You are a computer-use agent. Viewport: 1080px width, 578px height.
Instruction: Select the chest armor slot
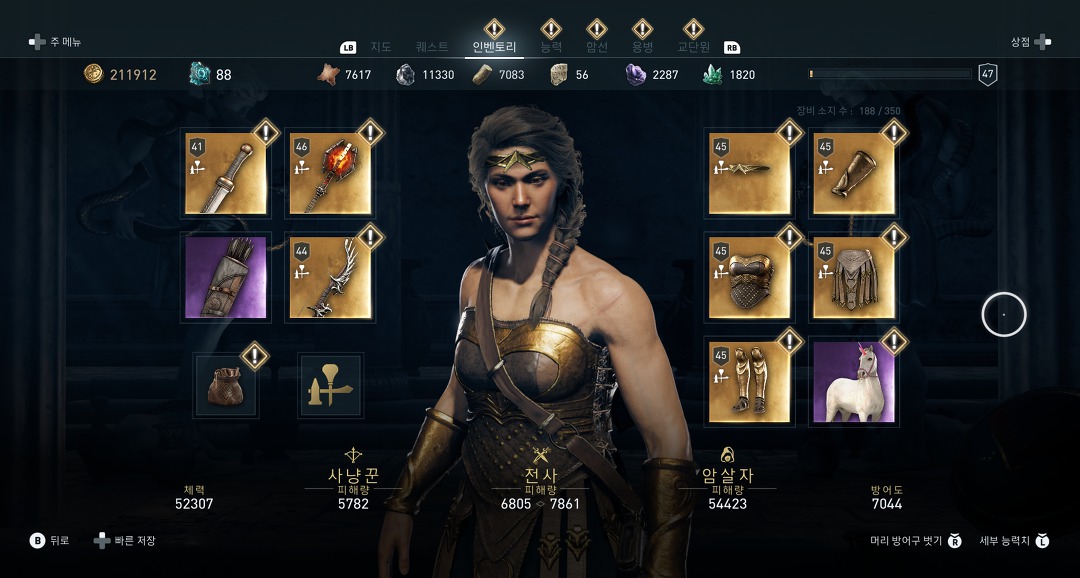point(749,278)
